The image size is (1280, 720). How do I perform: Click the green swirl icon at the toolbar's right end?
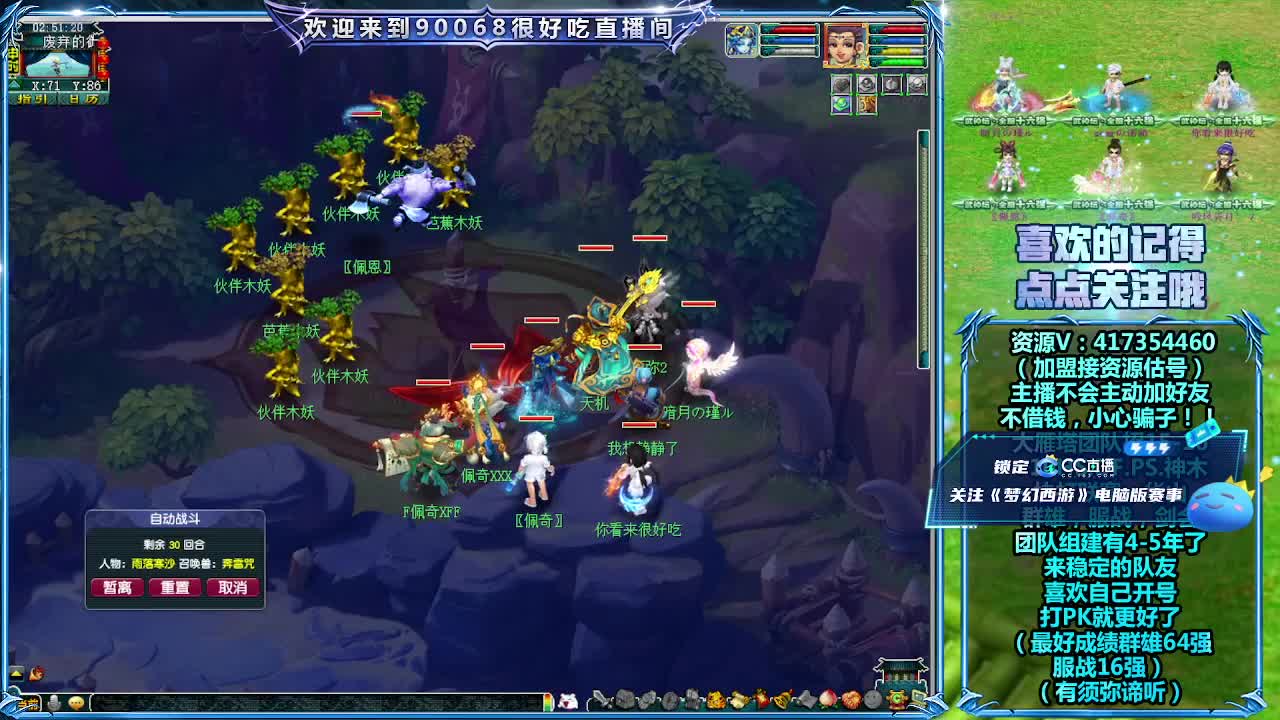898,701
